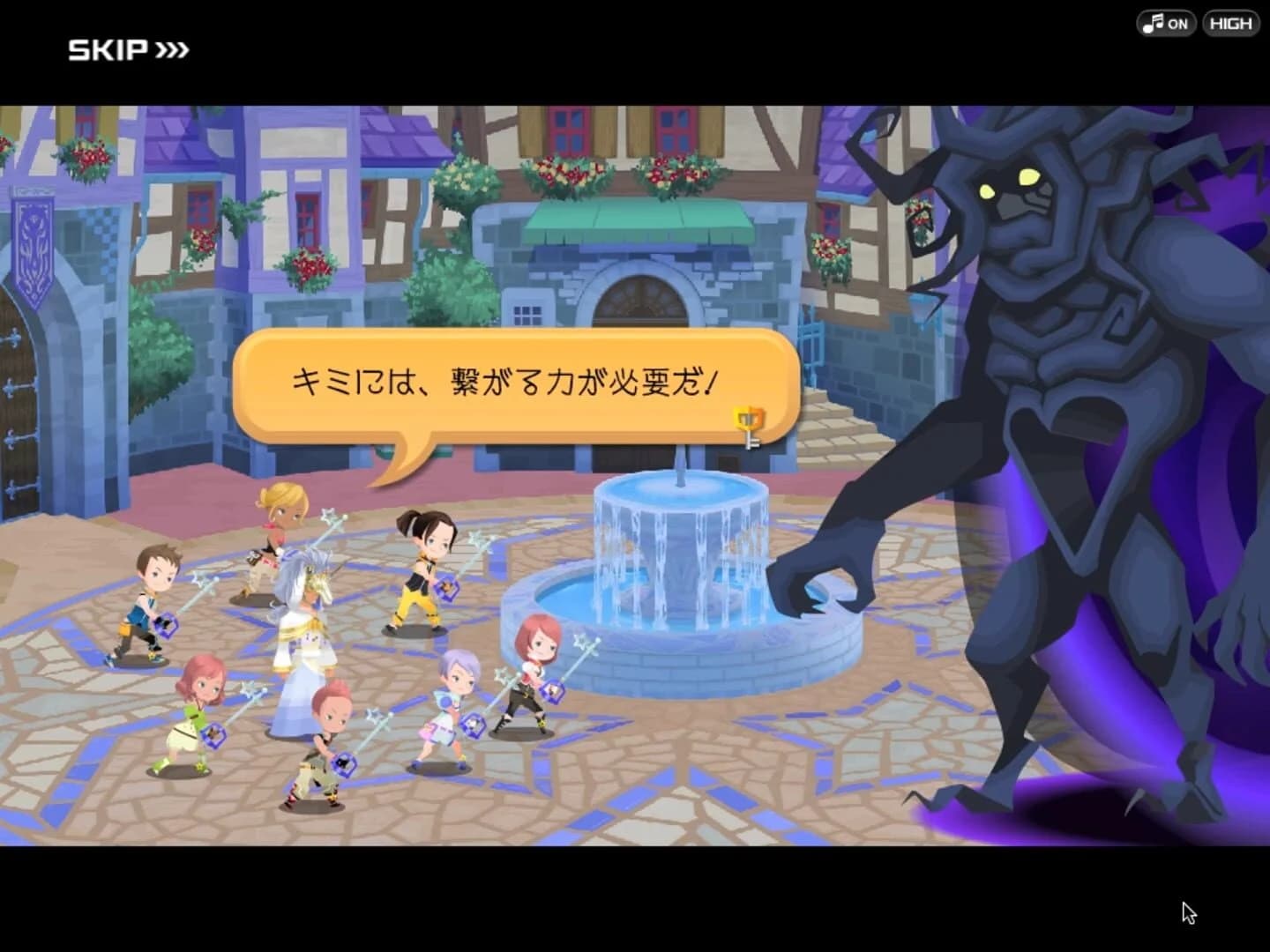
Task: Click the music note icon in top right
Action: (x=1152, y=23)
